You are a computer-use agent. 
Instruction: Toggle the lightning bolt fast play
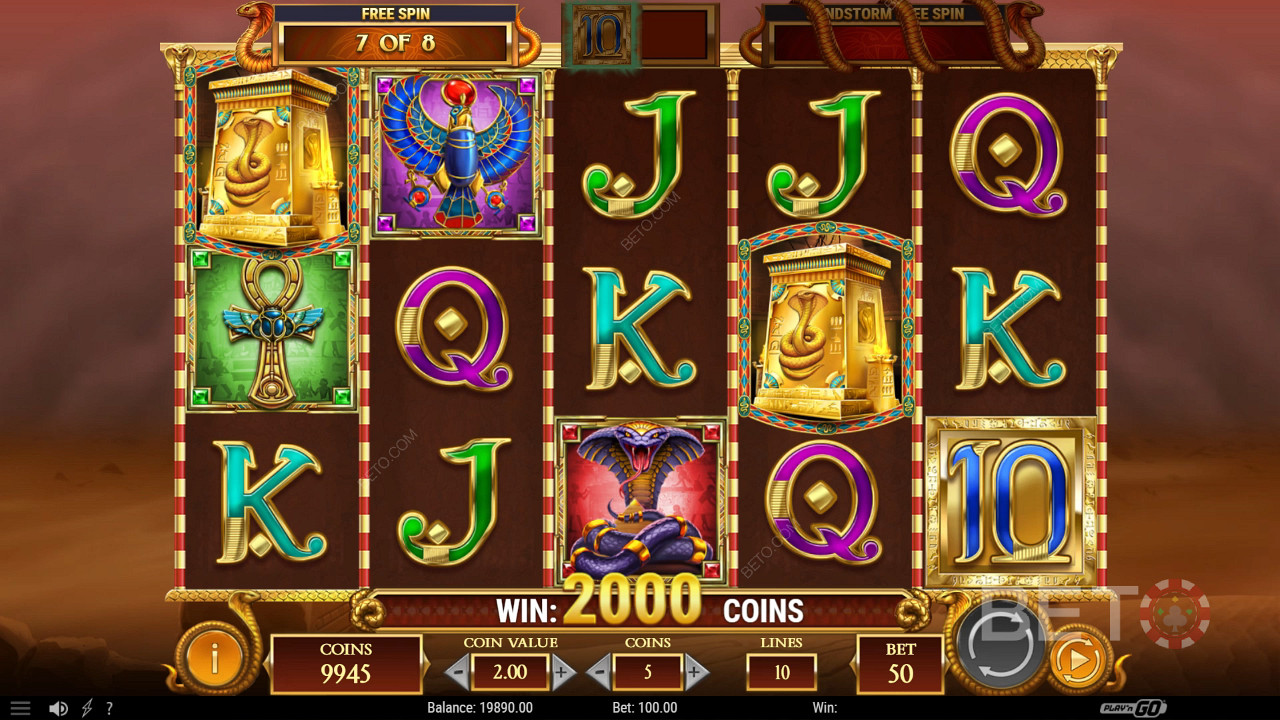87,708
